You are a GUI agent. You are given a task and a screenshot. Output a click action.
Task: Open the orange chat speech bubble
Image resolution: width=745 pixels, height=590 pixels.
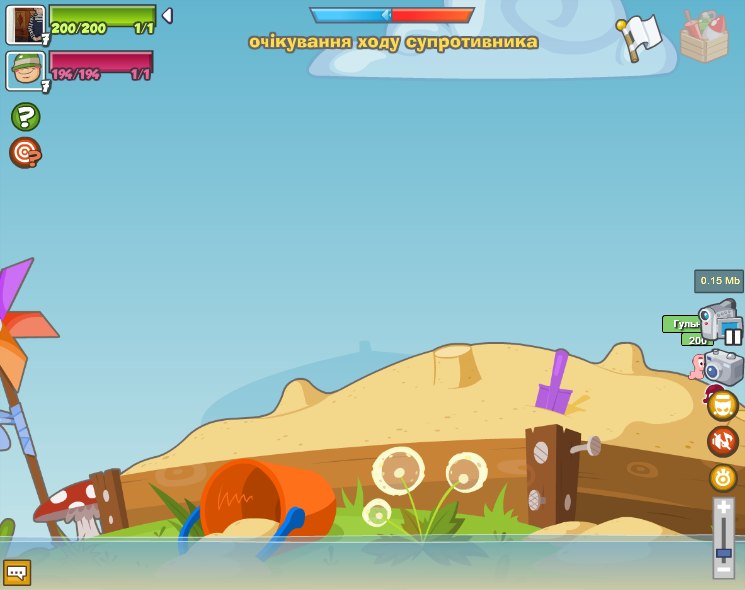point(17,572)
